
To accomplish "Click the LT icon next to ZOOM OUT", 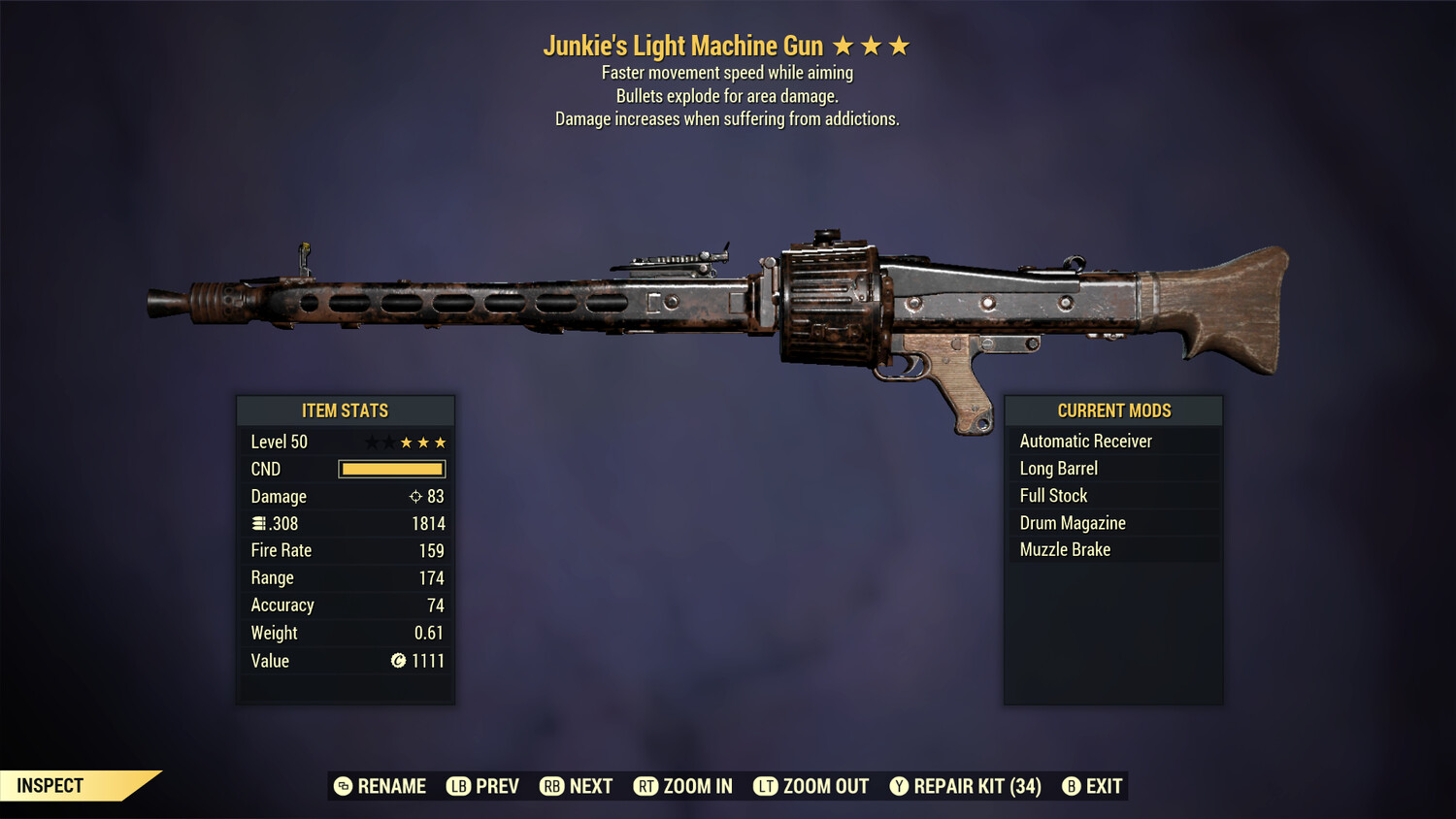I will (767, 786).
